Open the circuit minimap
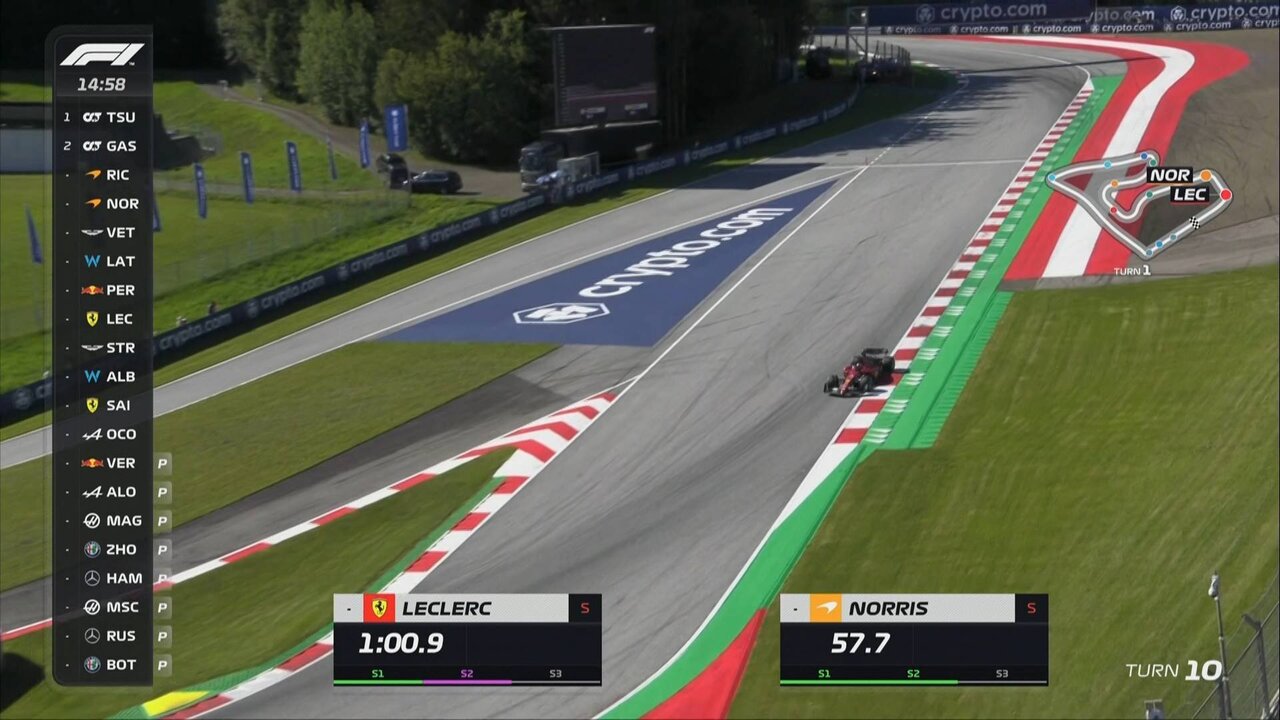 pyautogui.click(x=1138, y=207)
